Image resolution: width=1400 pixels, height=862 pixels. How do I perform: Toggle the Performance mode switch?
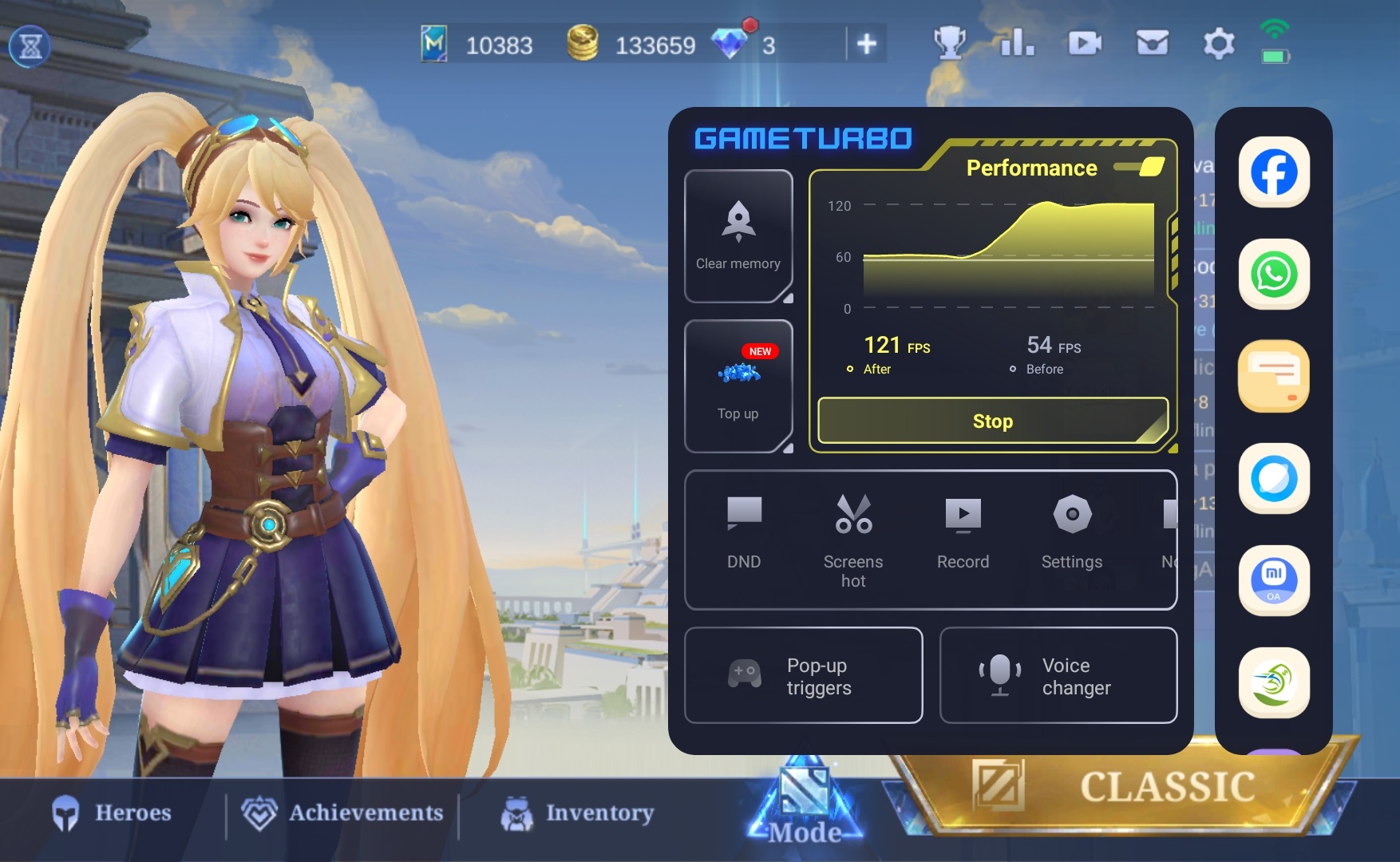pos(1141,167)
